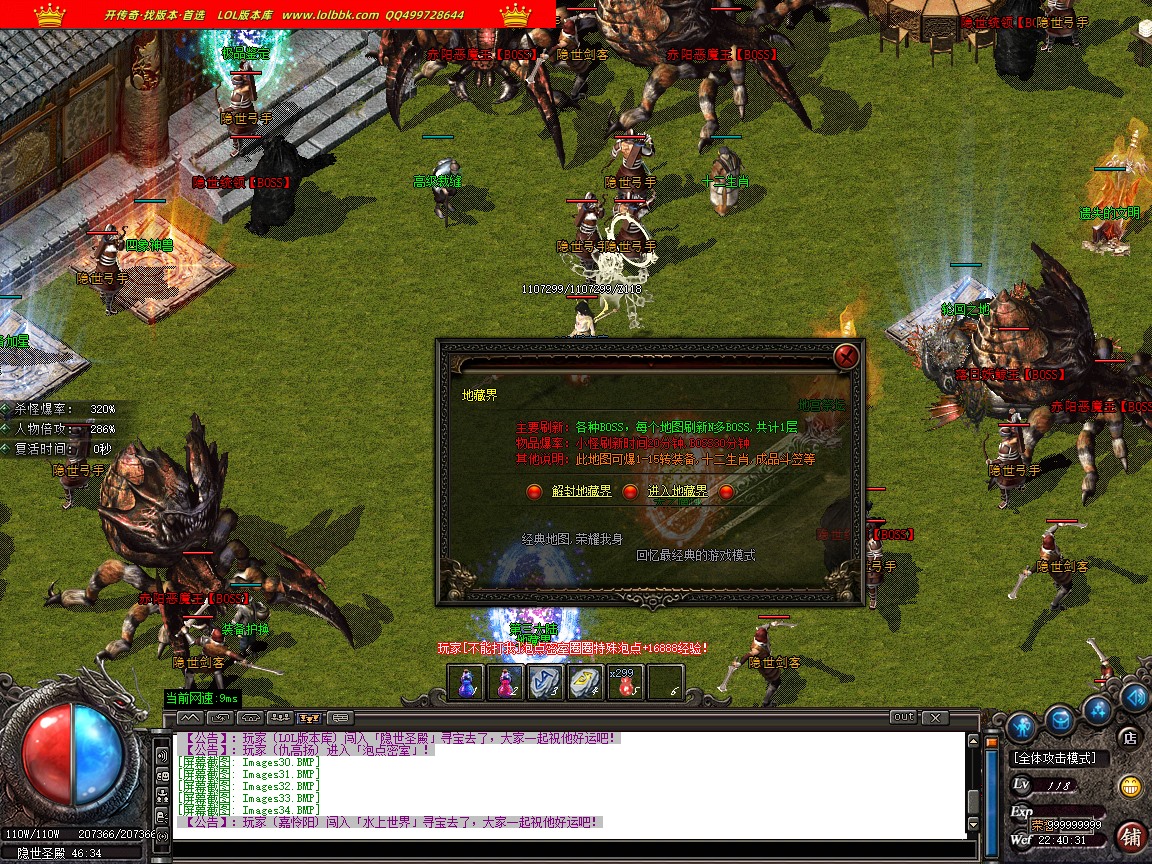Activate the rune stone in slot 3
Viewport: 1152px width, 864px height.
[x=546, y=682]
